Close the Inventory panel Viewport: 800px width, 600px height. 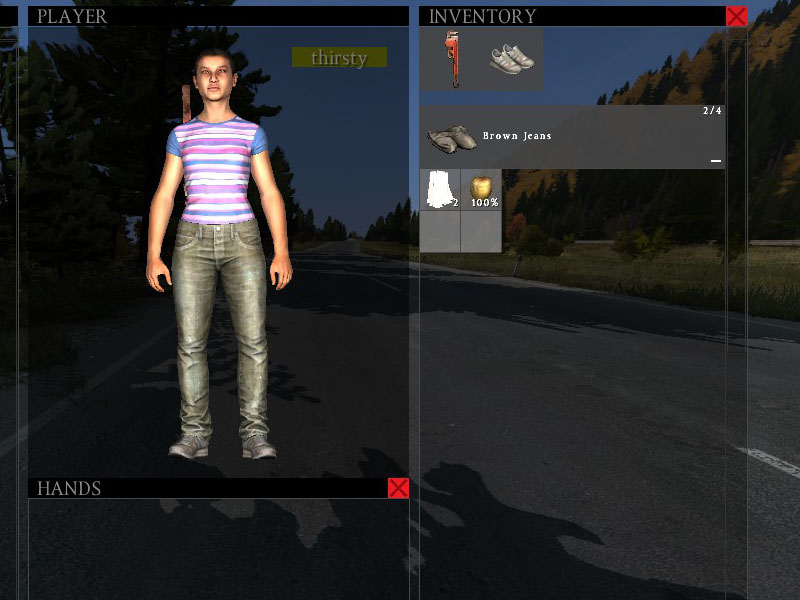point(736,16)
